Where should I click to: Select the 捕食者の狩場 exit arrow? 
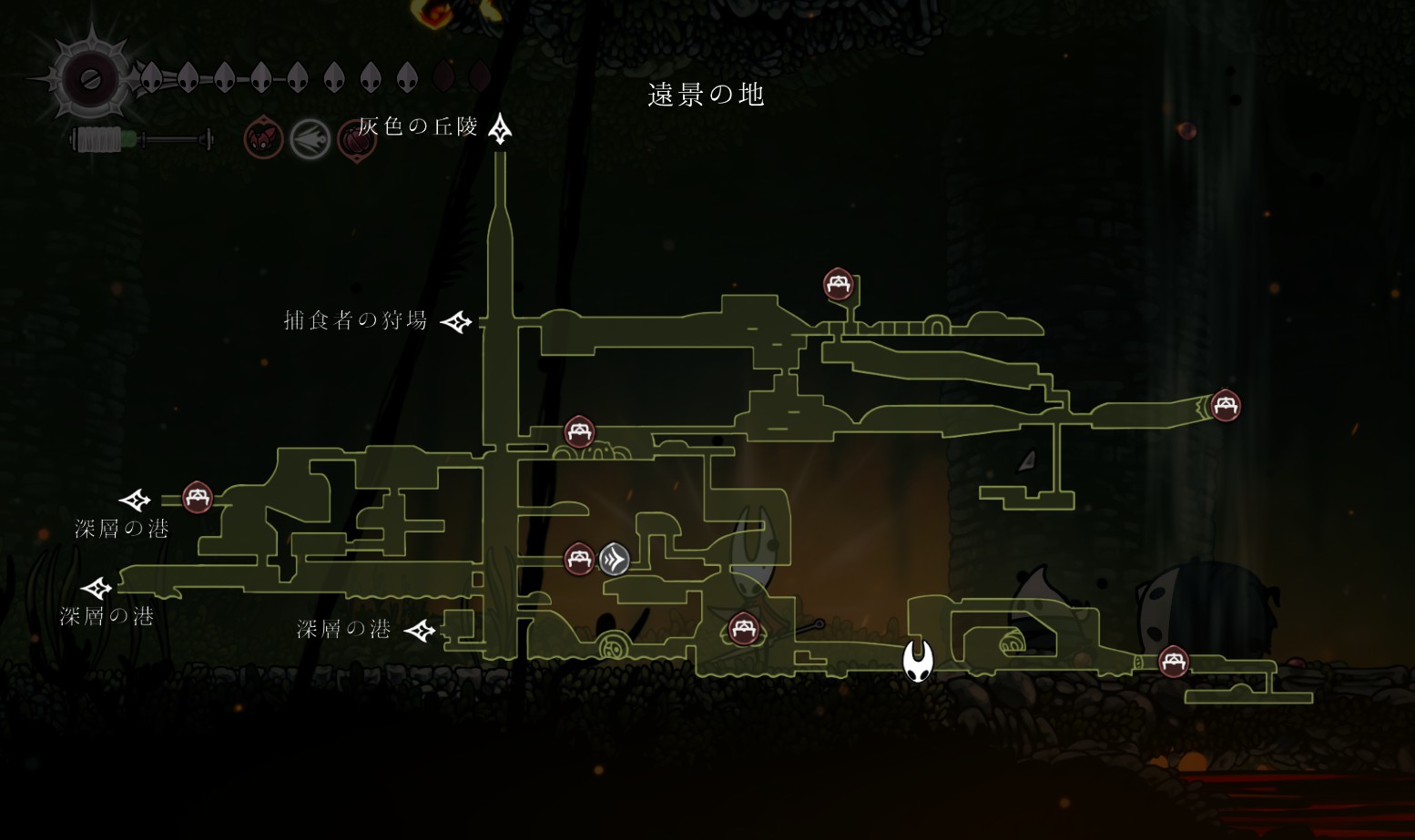click(x=456, y=321)
